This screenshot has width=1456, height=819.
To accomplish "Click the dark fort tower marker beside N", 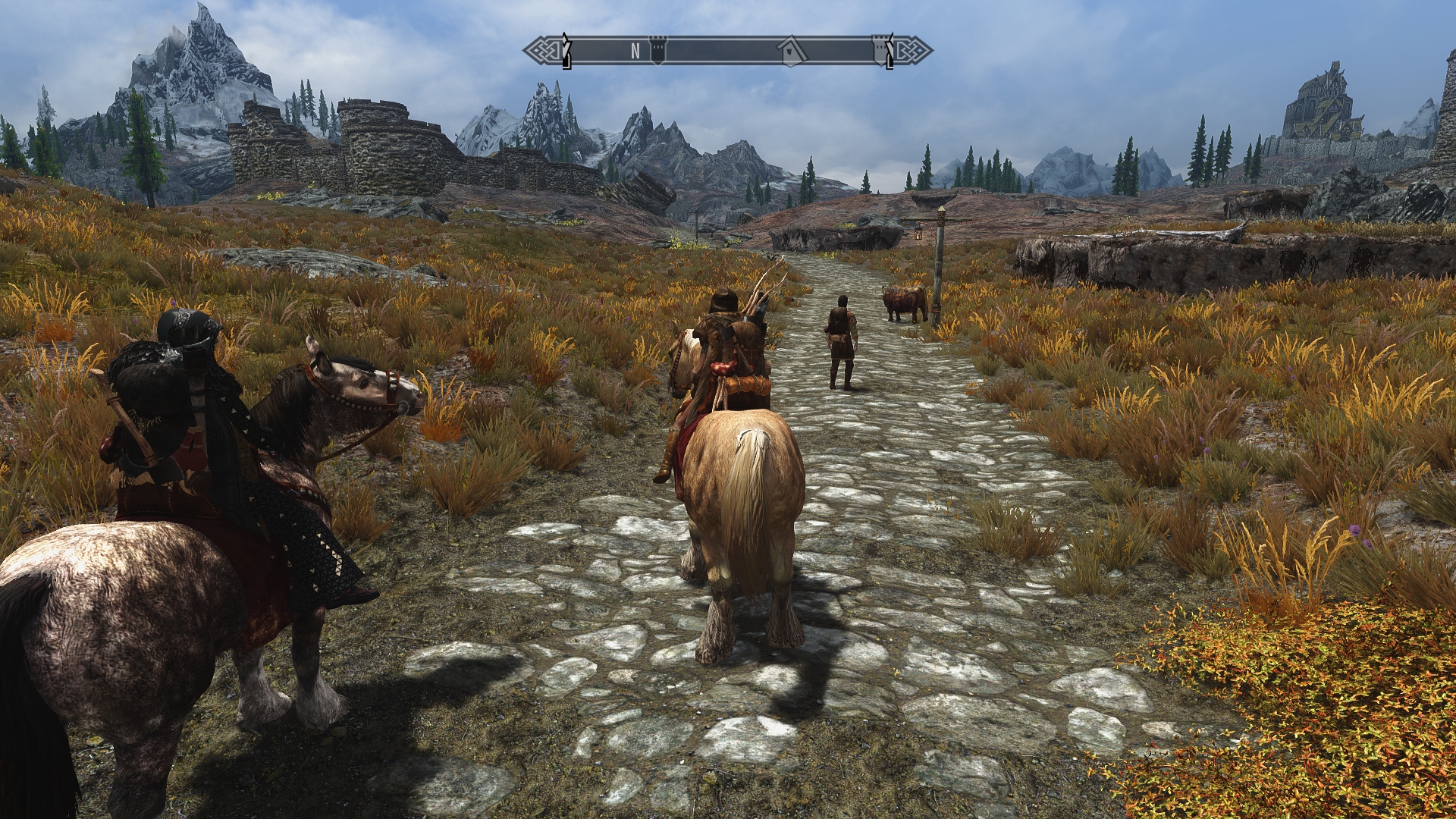I will (x=657, y=50).
